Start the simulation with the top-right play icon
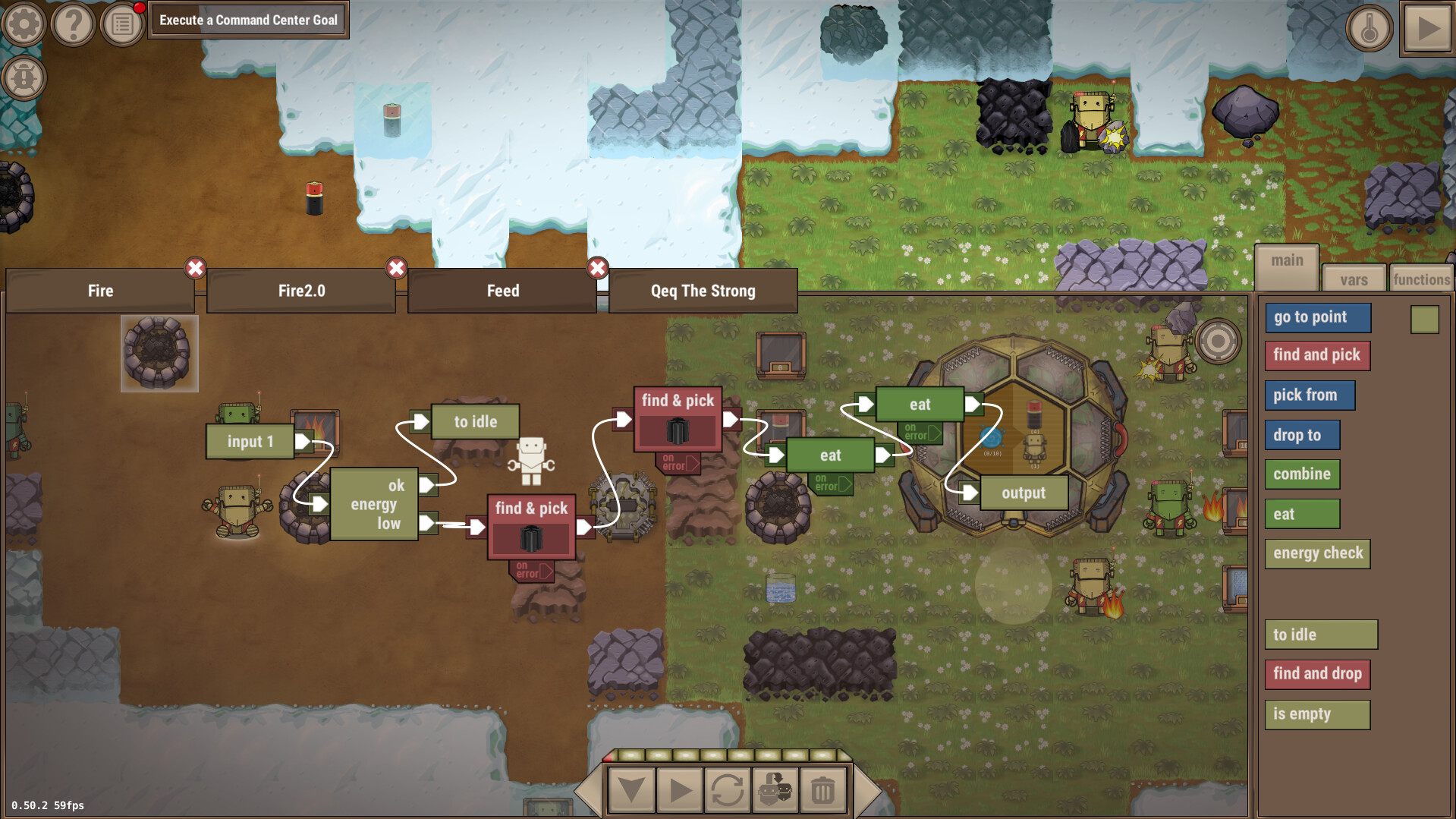 coord(1429,29)
